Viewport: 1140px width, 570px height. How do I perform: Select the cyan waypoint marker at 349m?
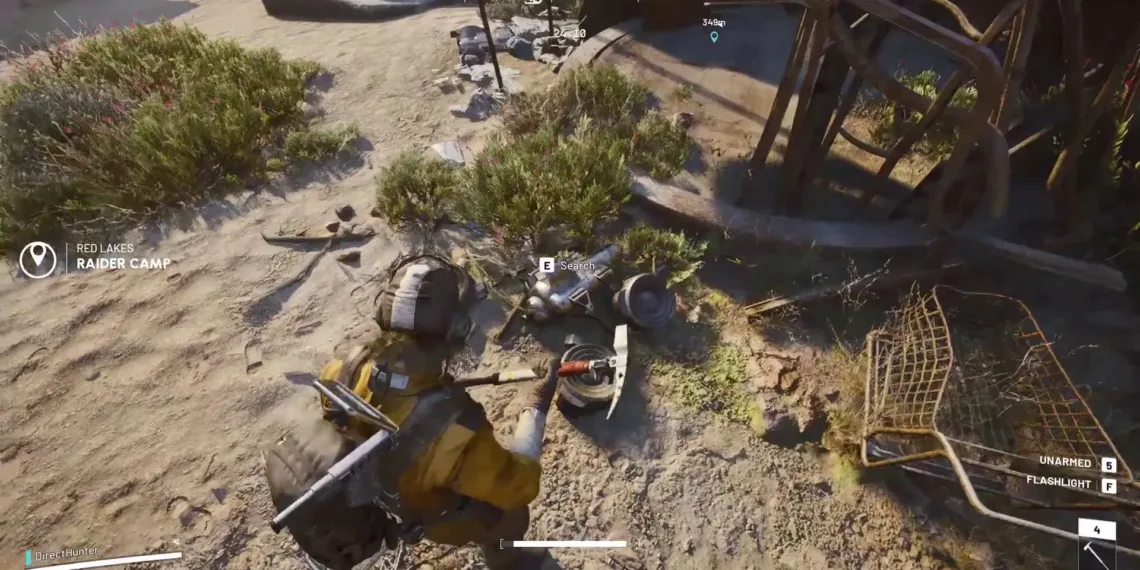[x=714, y=37]
